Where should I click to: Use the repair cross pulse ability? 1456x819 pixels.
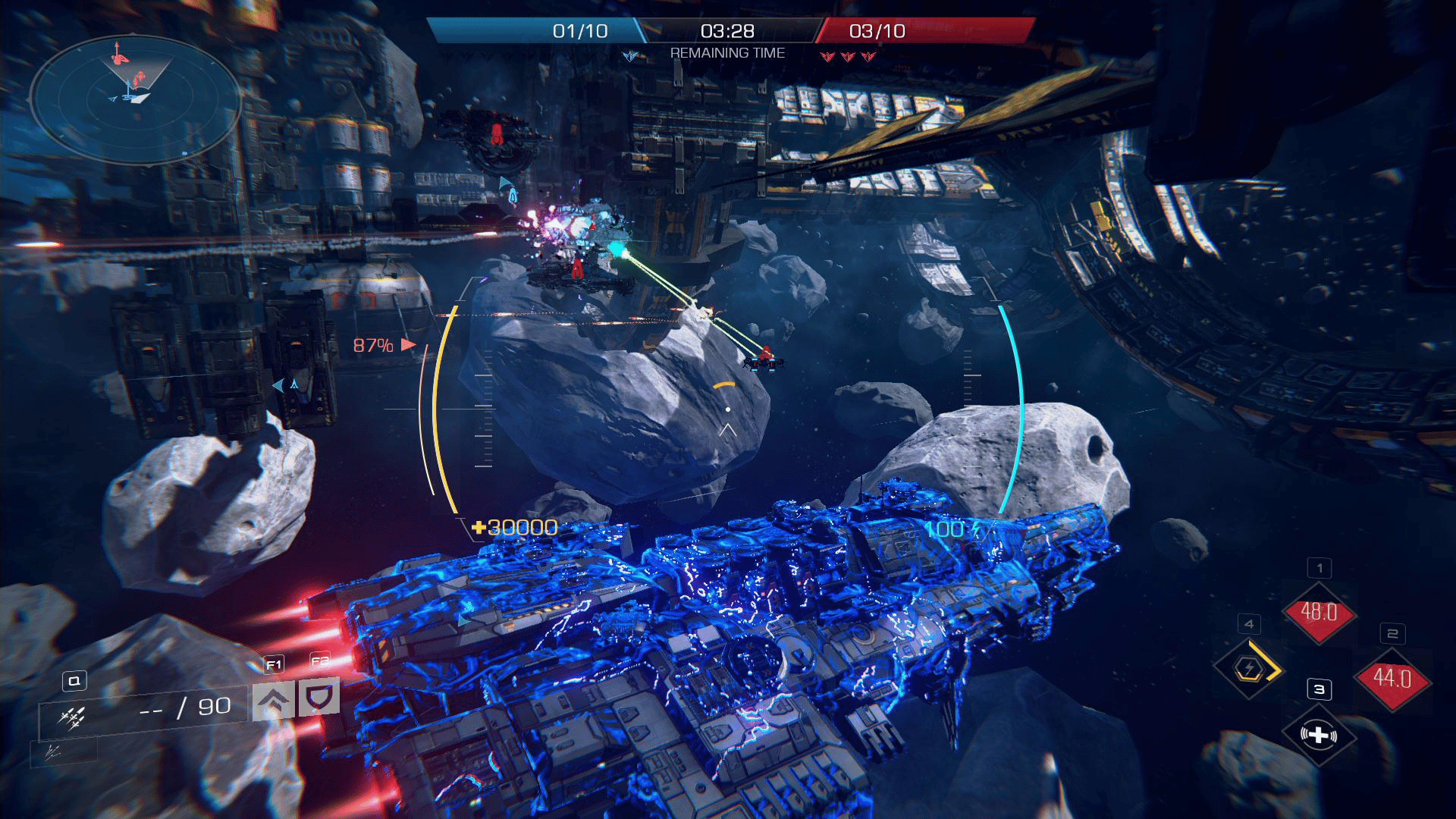click(1319, 734)
